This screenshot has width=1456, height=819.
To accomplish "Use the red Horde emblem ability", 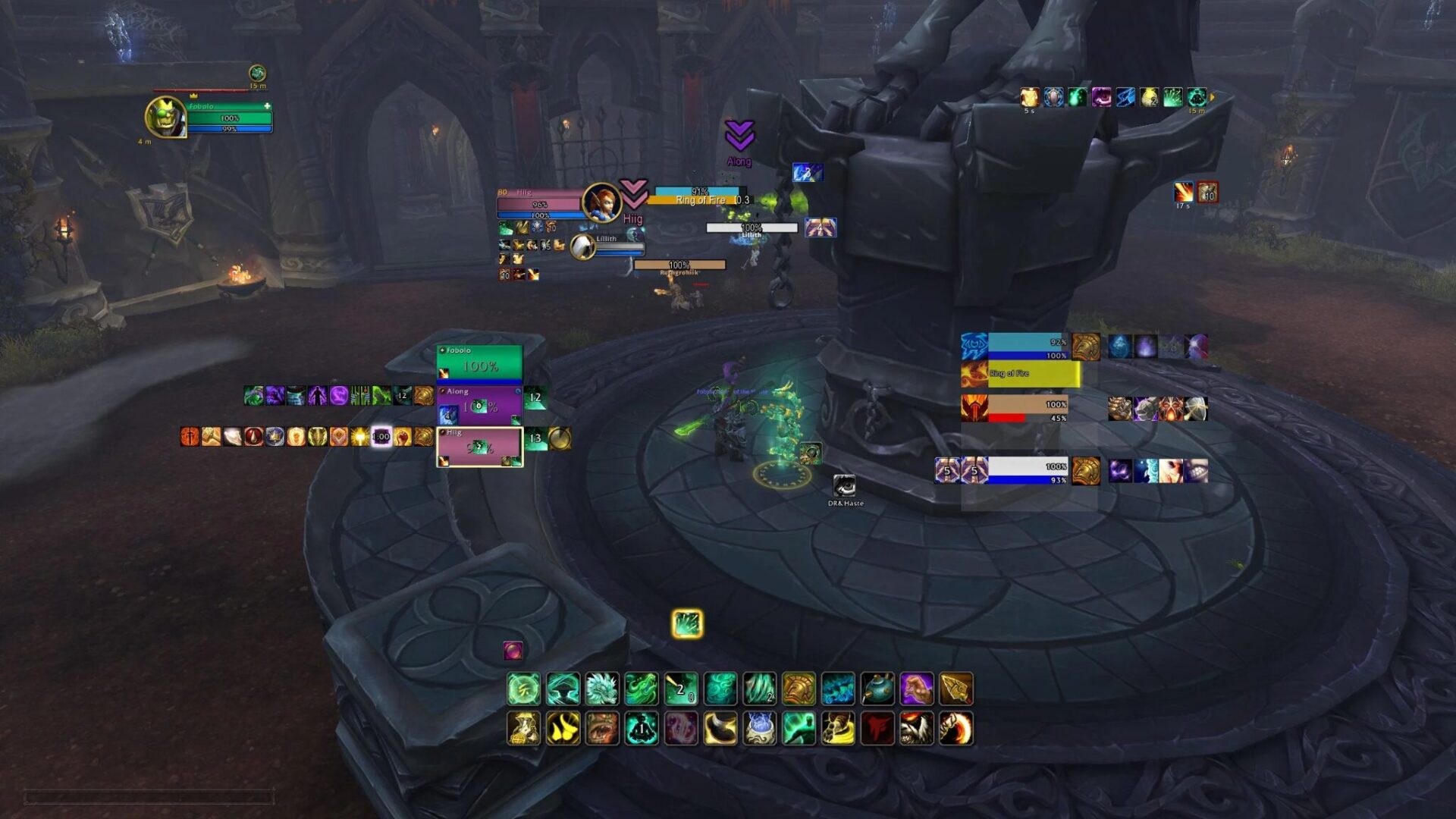I will [x=877, y=729].
